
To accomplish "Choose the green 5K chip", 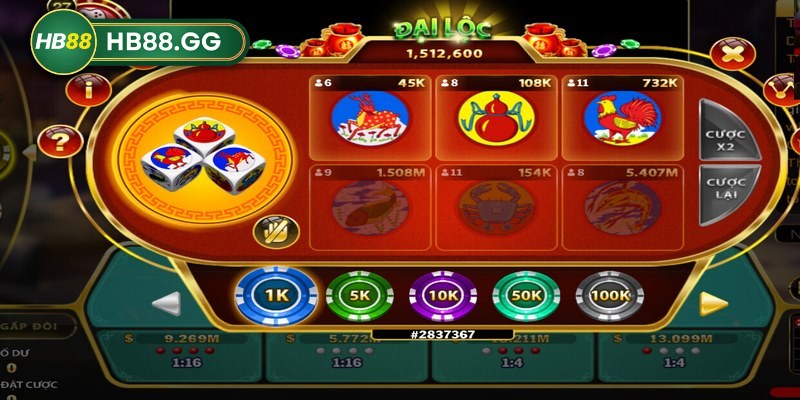I will coord(359,296).
